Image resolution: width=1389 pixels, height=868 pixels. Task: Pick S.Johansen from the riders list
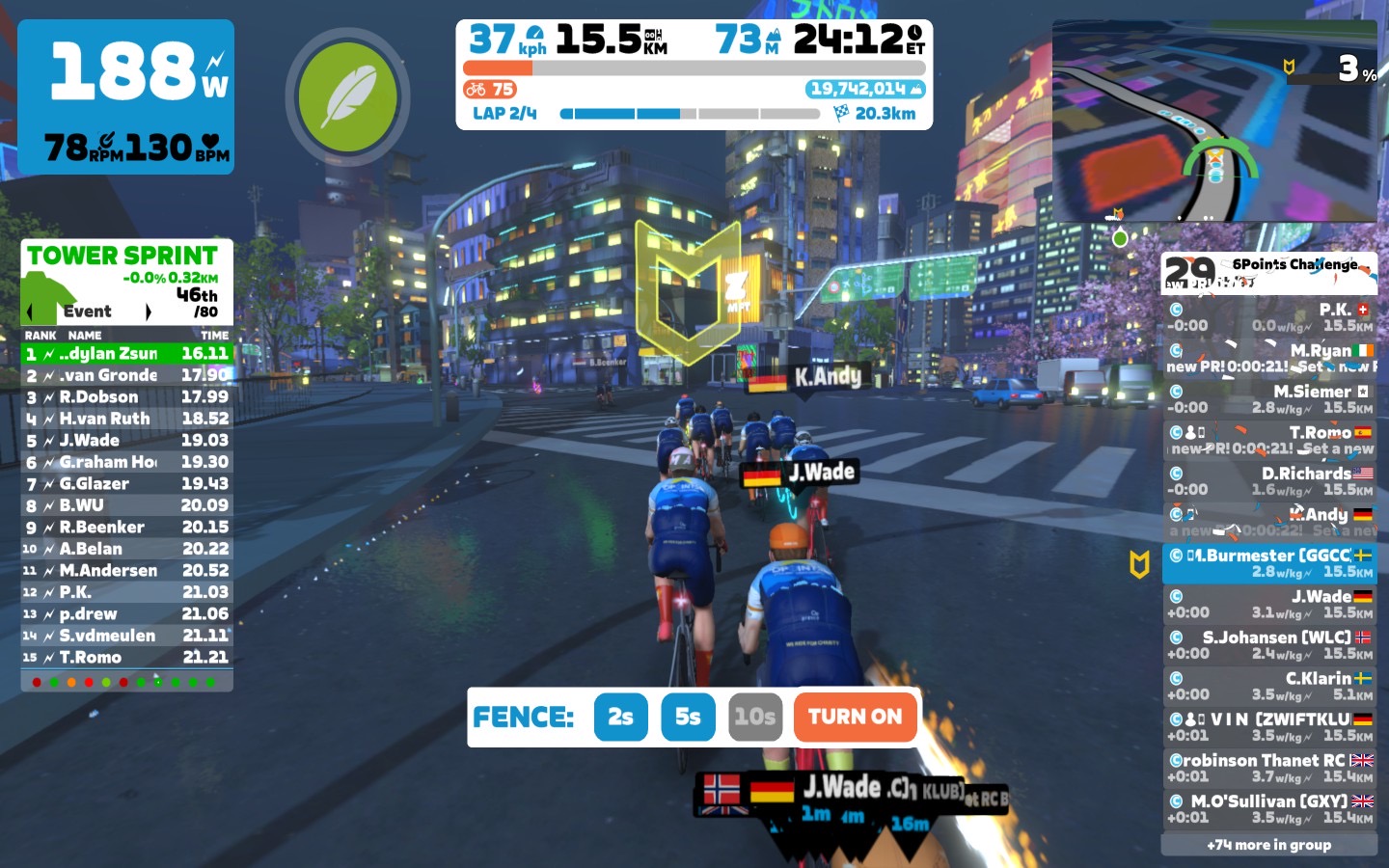click(1268, 645)
